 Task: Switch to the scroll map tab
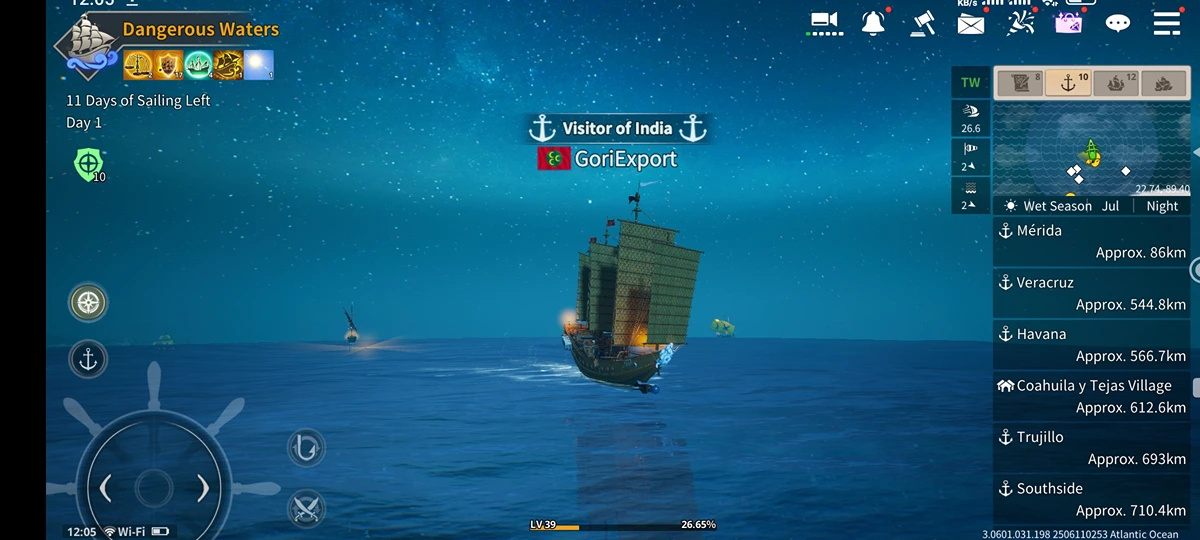point(1020,84)
